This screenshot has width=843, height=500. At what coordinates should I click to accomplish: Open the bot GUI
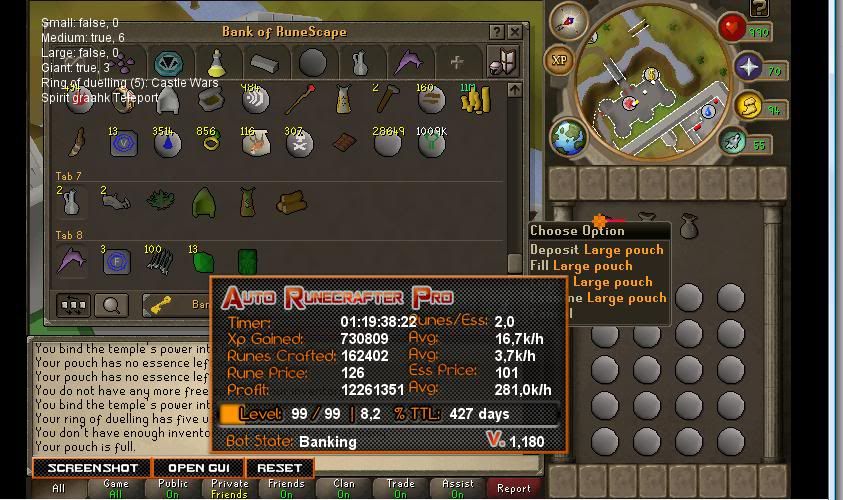coord(198,468)
